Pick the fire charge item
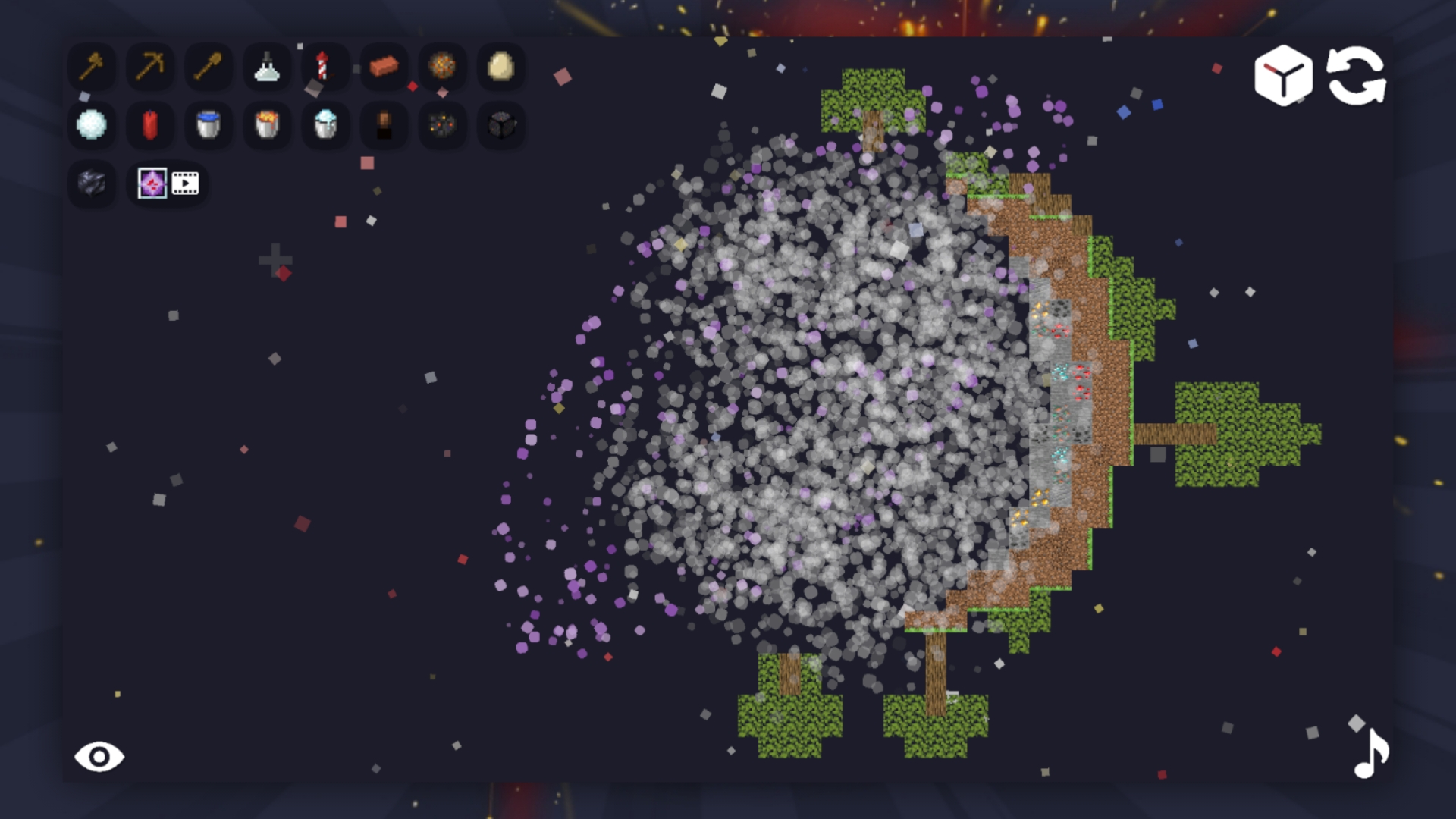The width and height of the screenshot is (1456, 819). coord(442,68)
